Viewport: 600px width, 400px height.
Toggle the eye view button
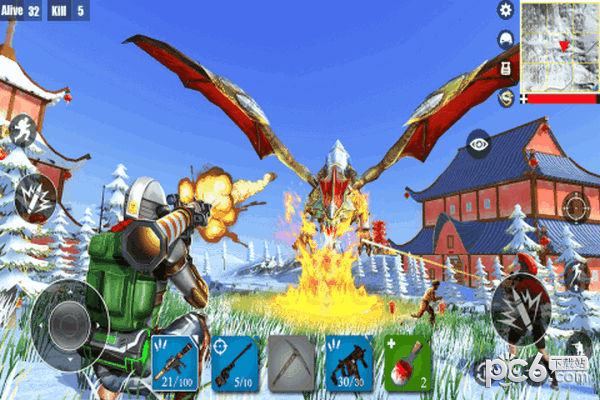coord(478,143)
